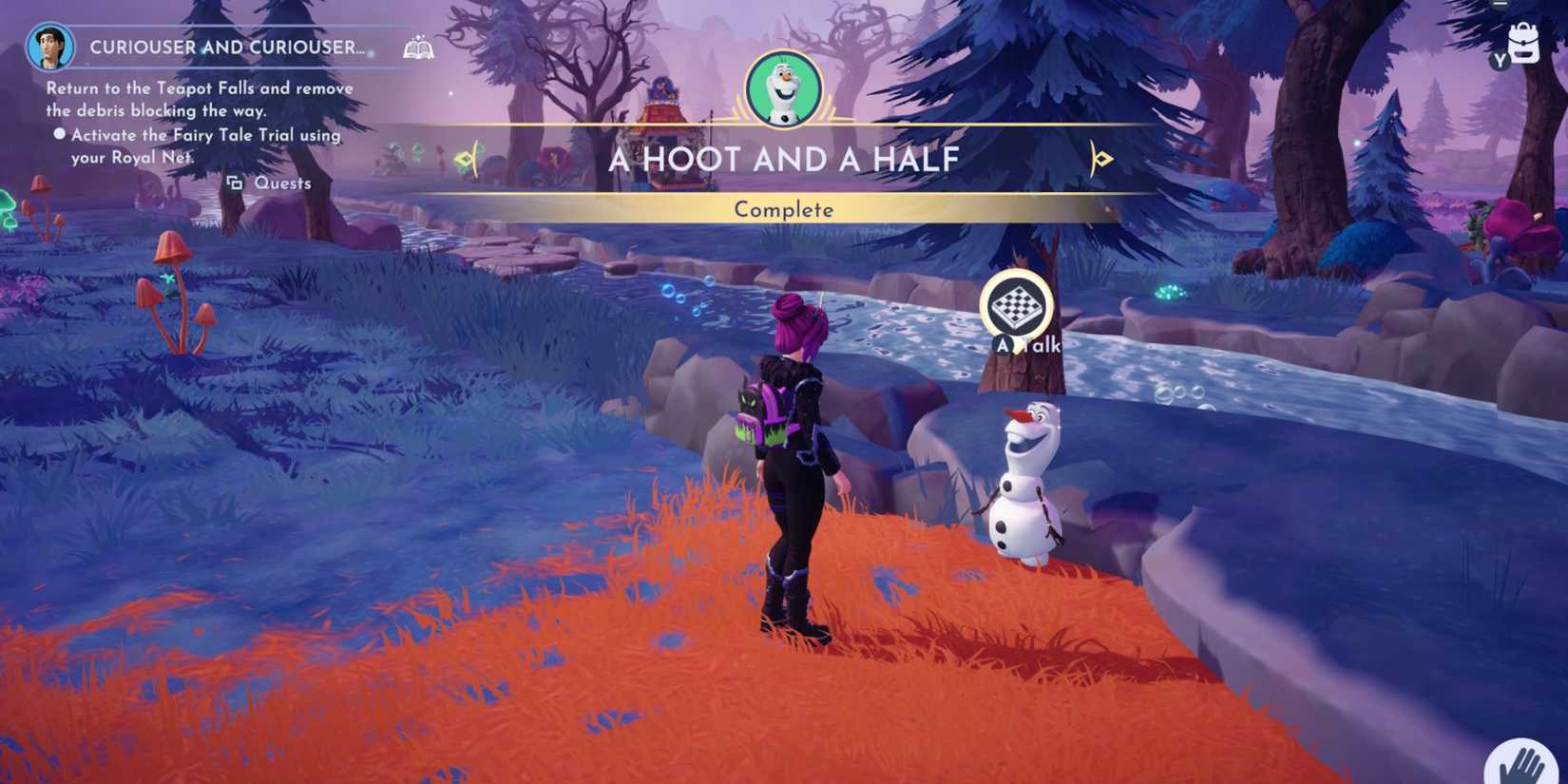This screenshot has width=1568, height=784.
Task: Toggle the Fairy Tale Trial objective bullet
Action: click(x=59, y=134)
